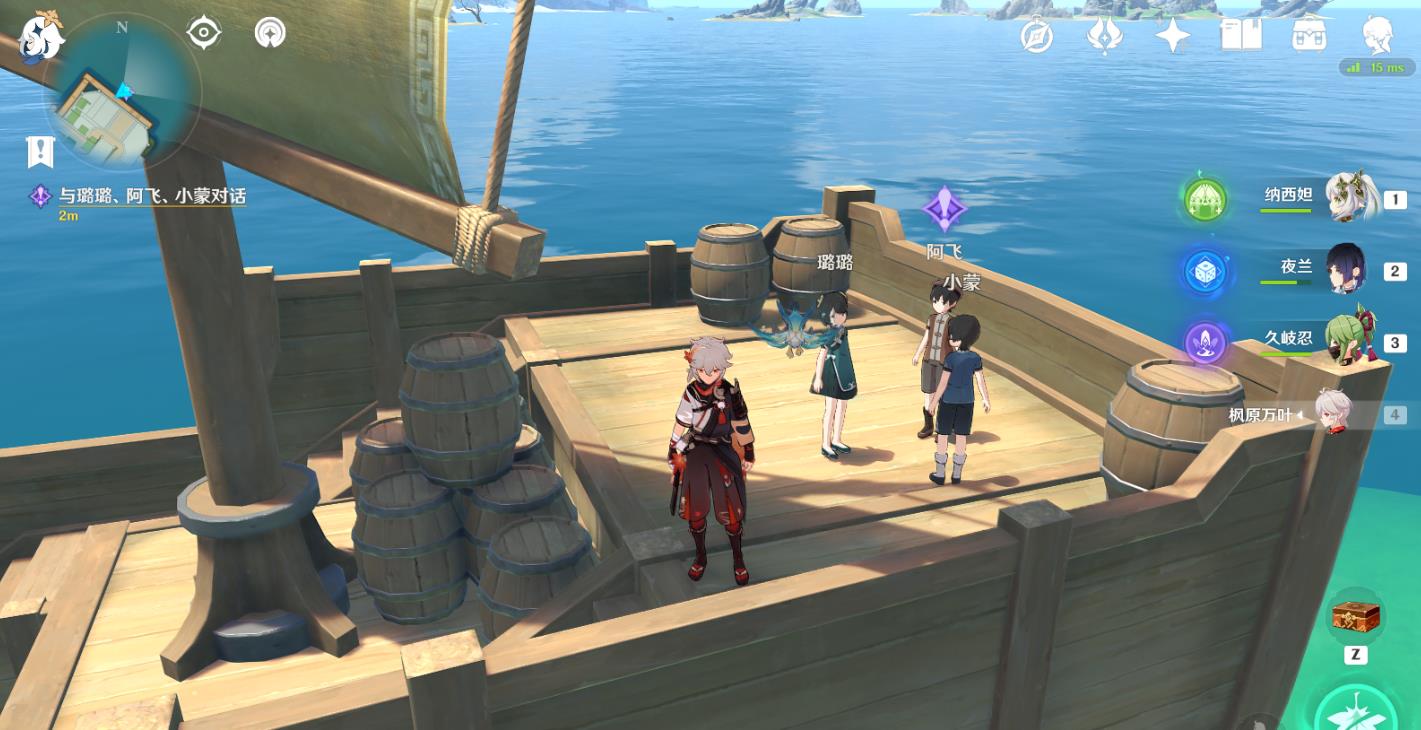The image size is (1421, 730).
Task: Open the four-pointed star events icon
Action: (x=1172, y=36)
